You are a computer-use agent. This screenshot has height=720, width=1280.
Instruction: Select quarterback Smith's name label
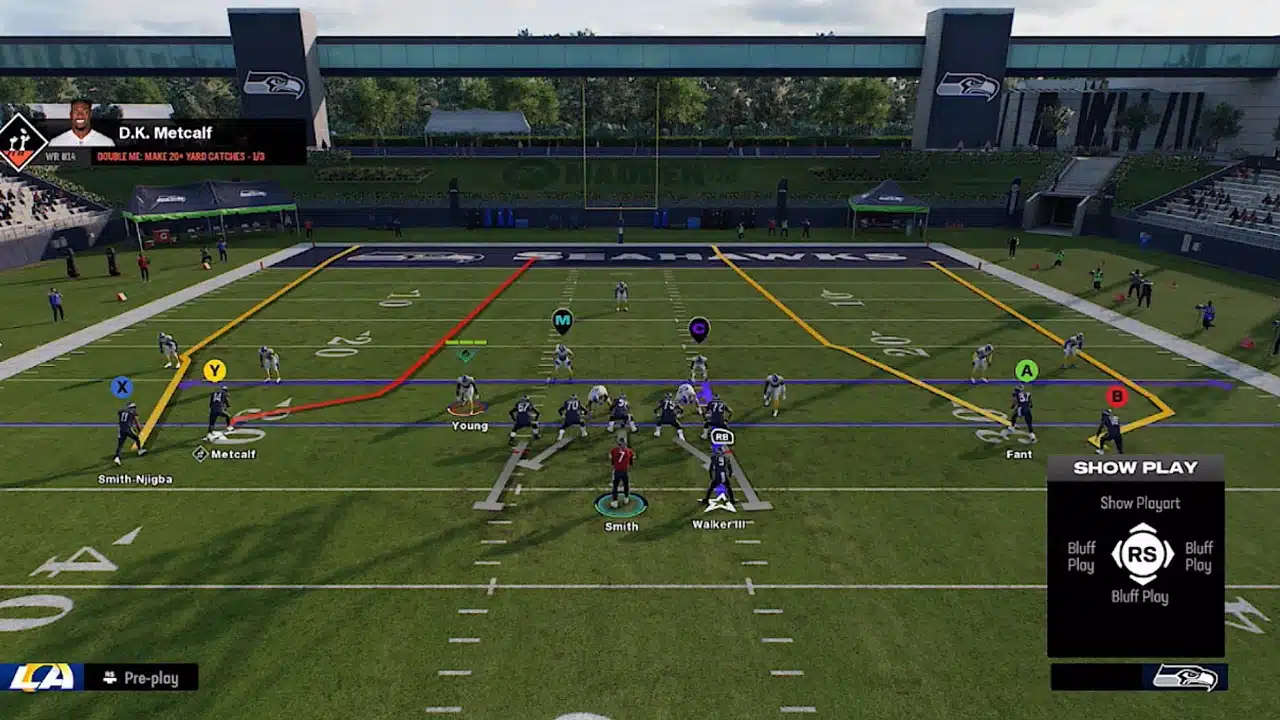coord(621,526)
